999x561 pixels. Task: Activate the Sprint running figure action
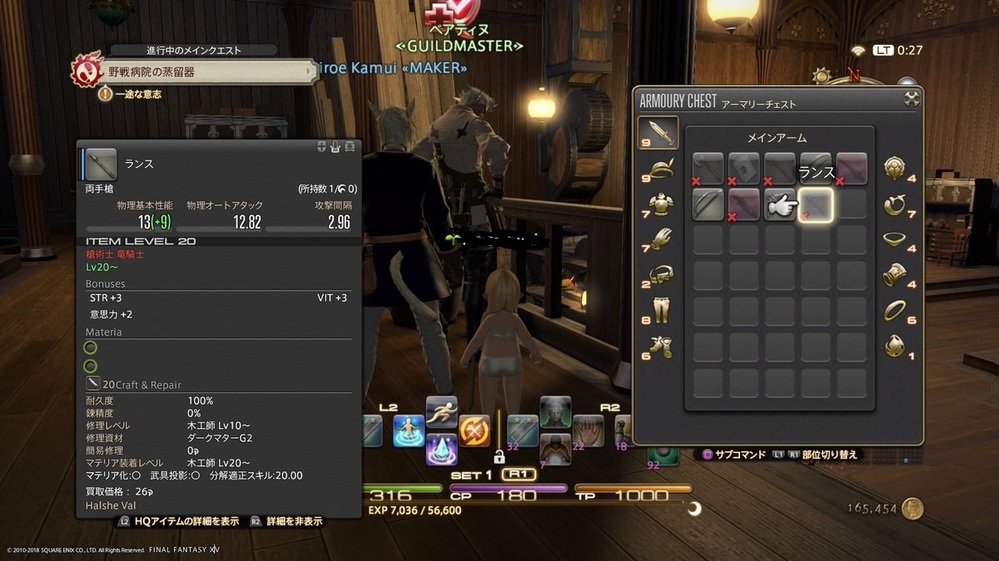[441, 411]
